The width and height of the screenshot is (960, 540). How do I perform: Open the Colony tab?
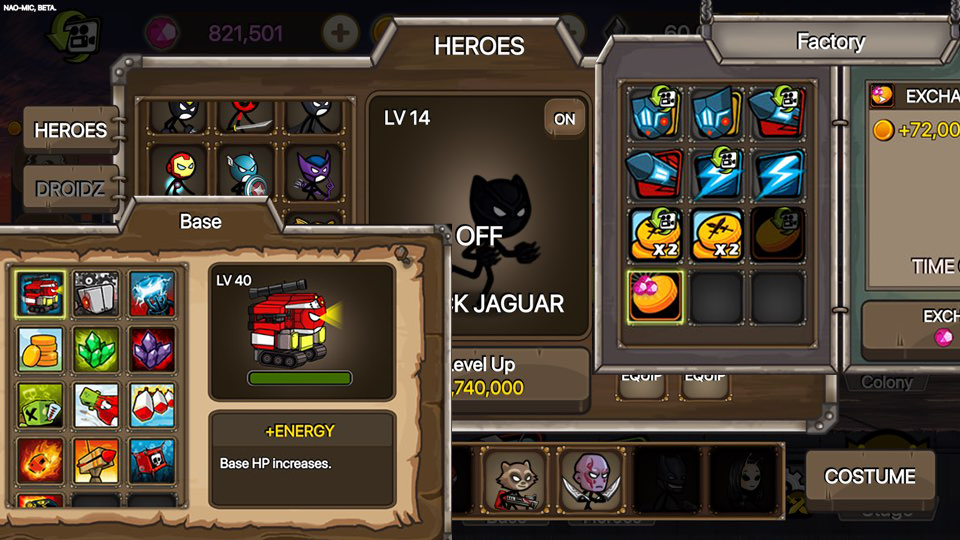pos(886,382)
